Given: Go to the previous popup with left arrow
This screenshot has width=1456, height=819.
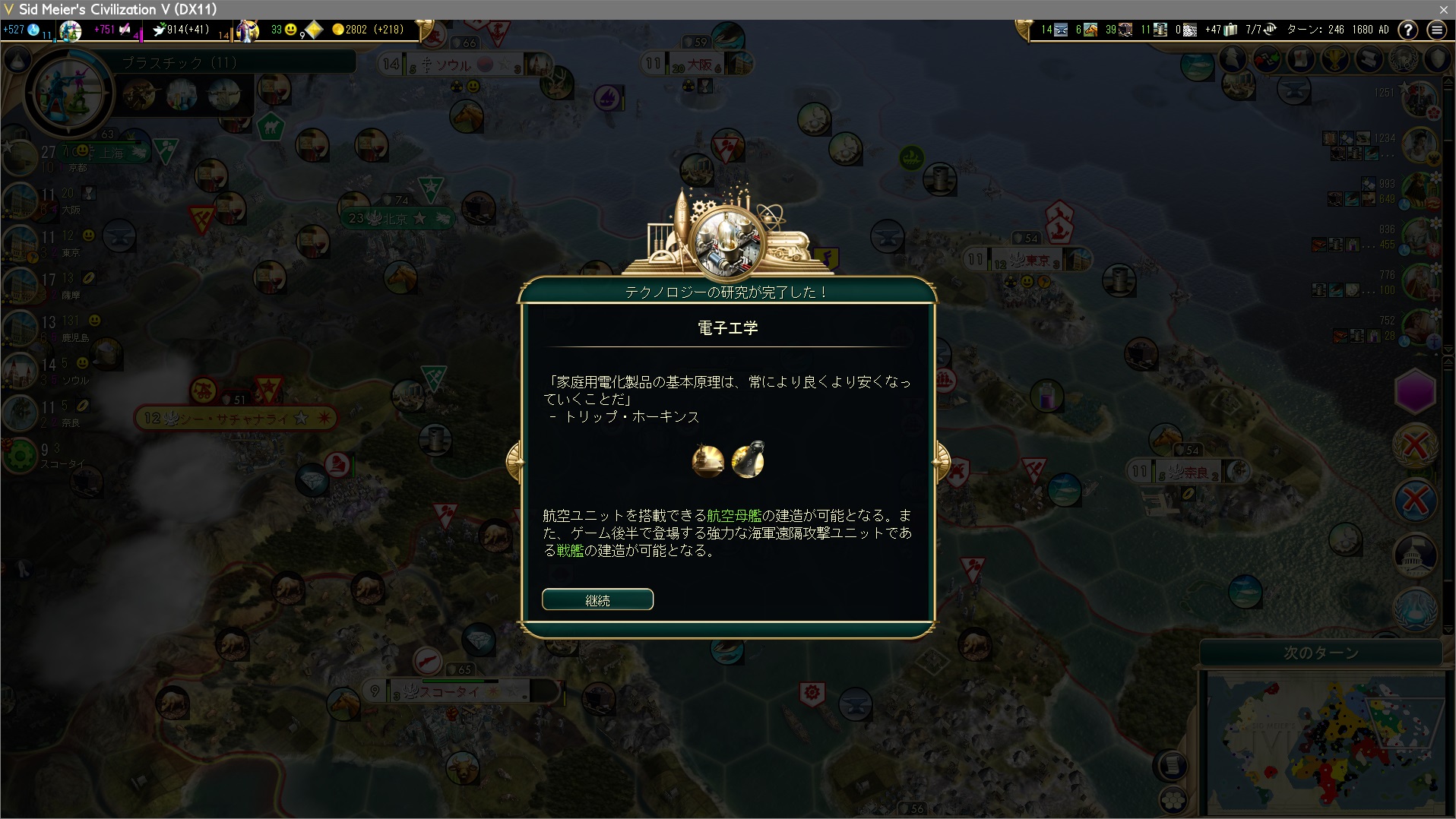Looking at the screenshot, I should tap(514, 460).
